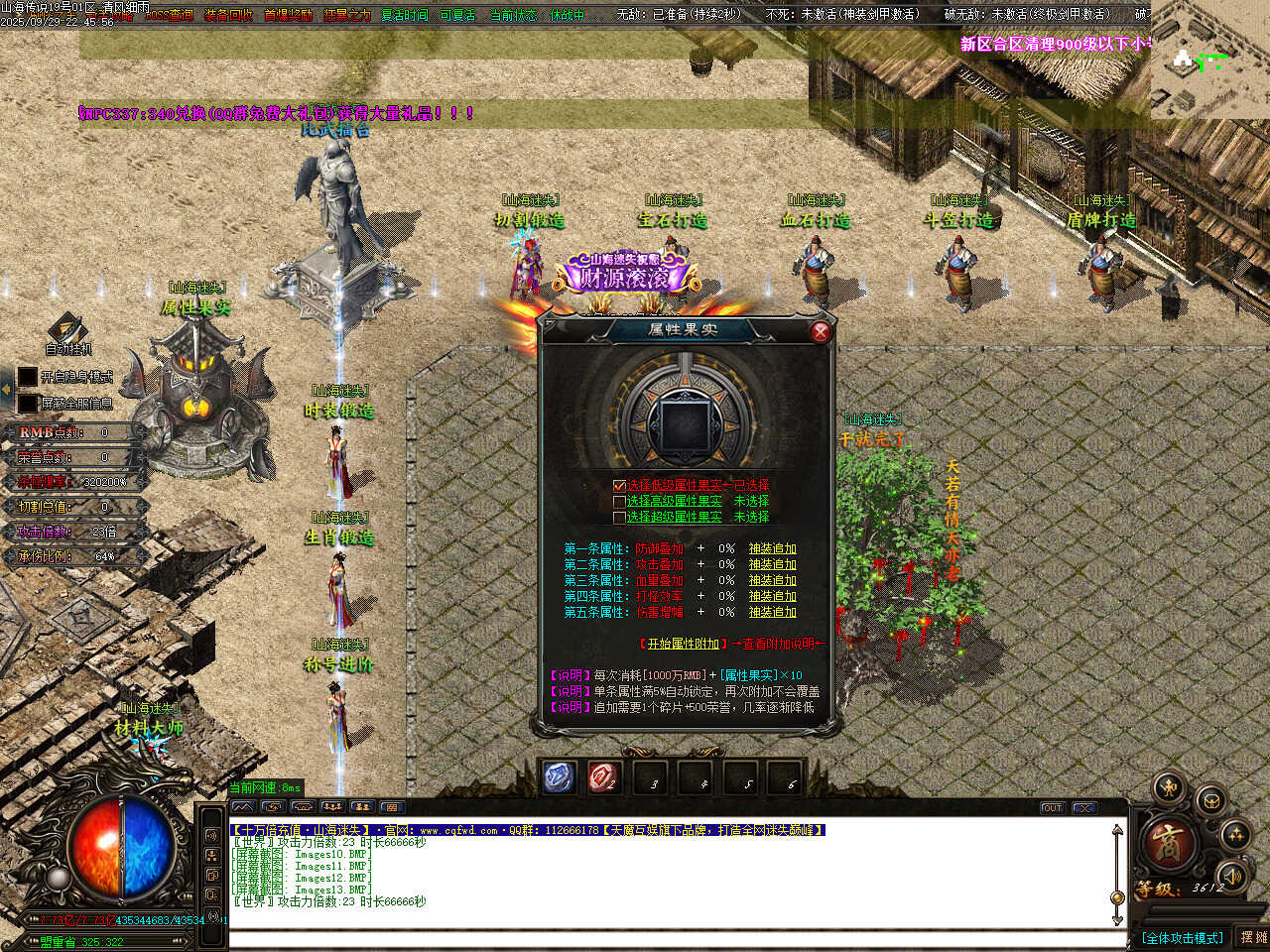Image resolution: width=1270 pixels, height=952 pixels.
Task: Open 首爆奖励 from the top bar
Action: click(288, 15)
